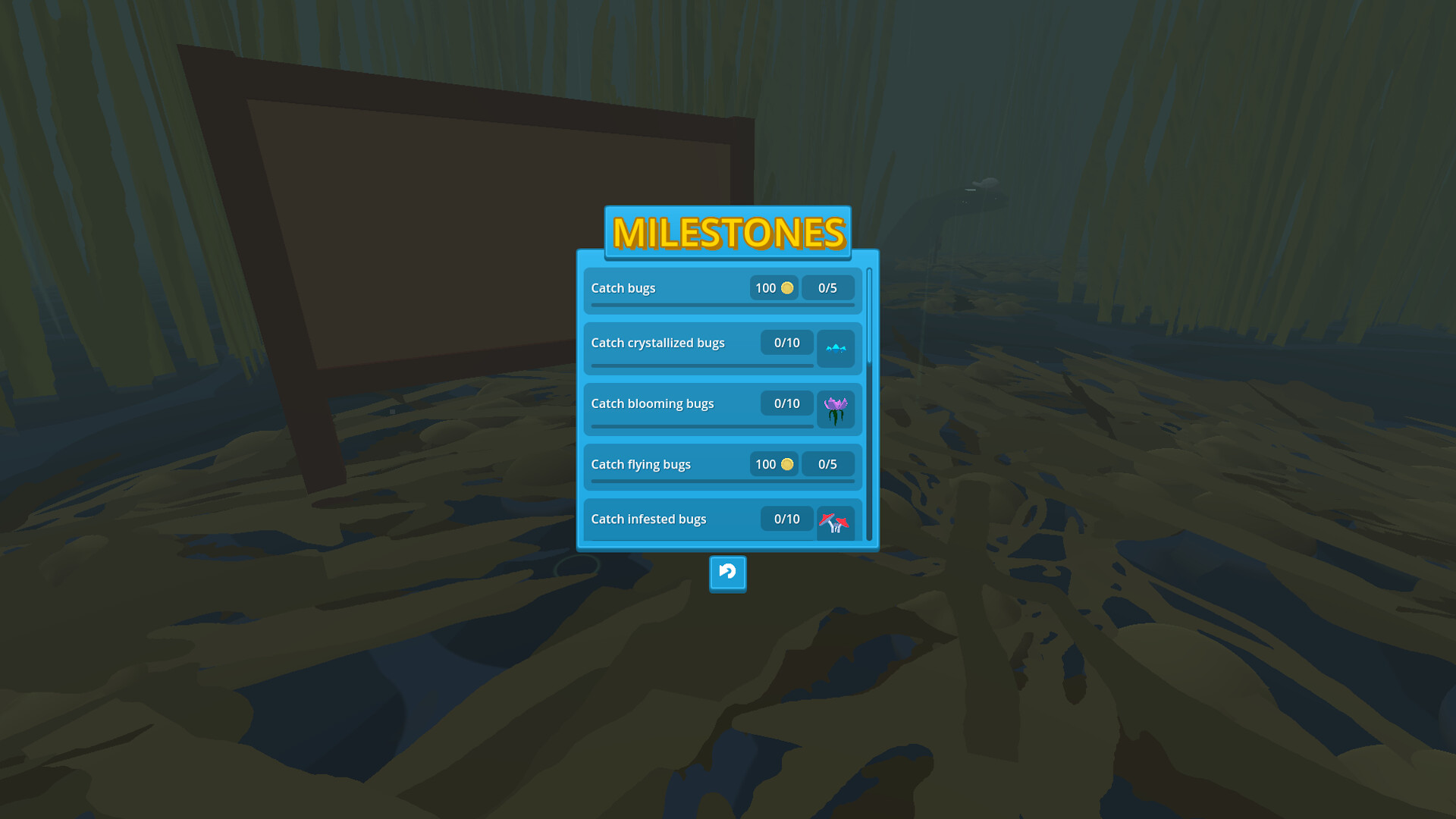The image size is (1456, 819).
Task: Click the 0/10 badge for infested bugs
Action: click(x=786, y=519)
